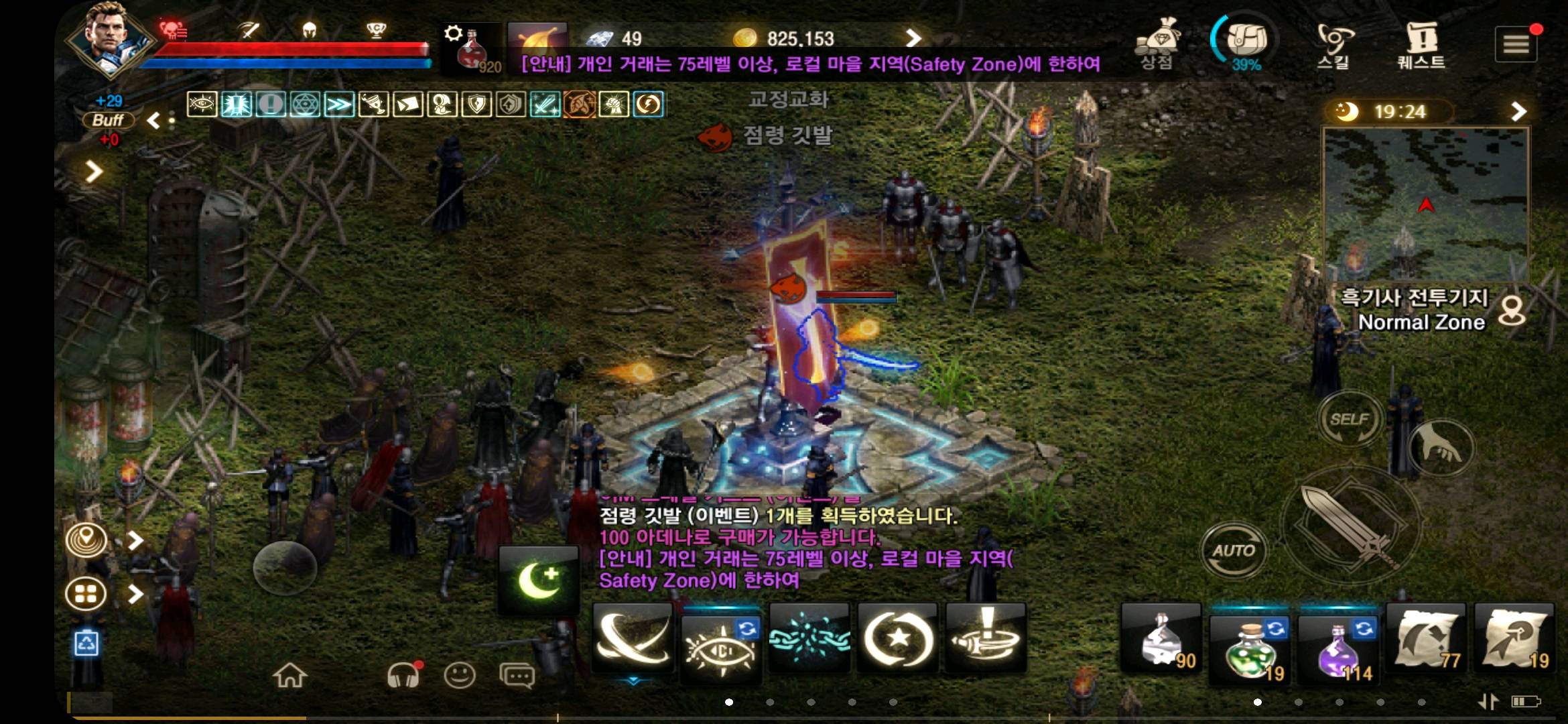Open the 스킬 (Skill) menu
This screenshot has width=1568, height=724.
pyautogui.click(x=1335, y=44)
